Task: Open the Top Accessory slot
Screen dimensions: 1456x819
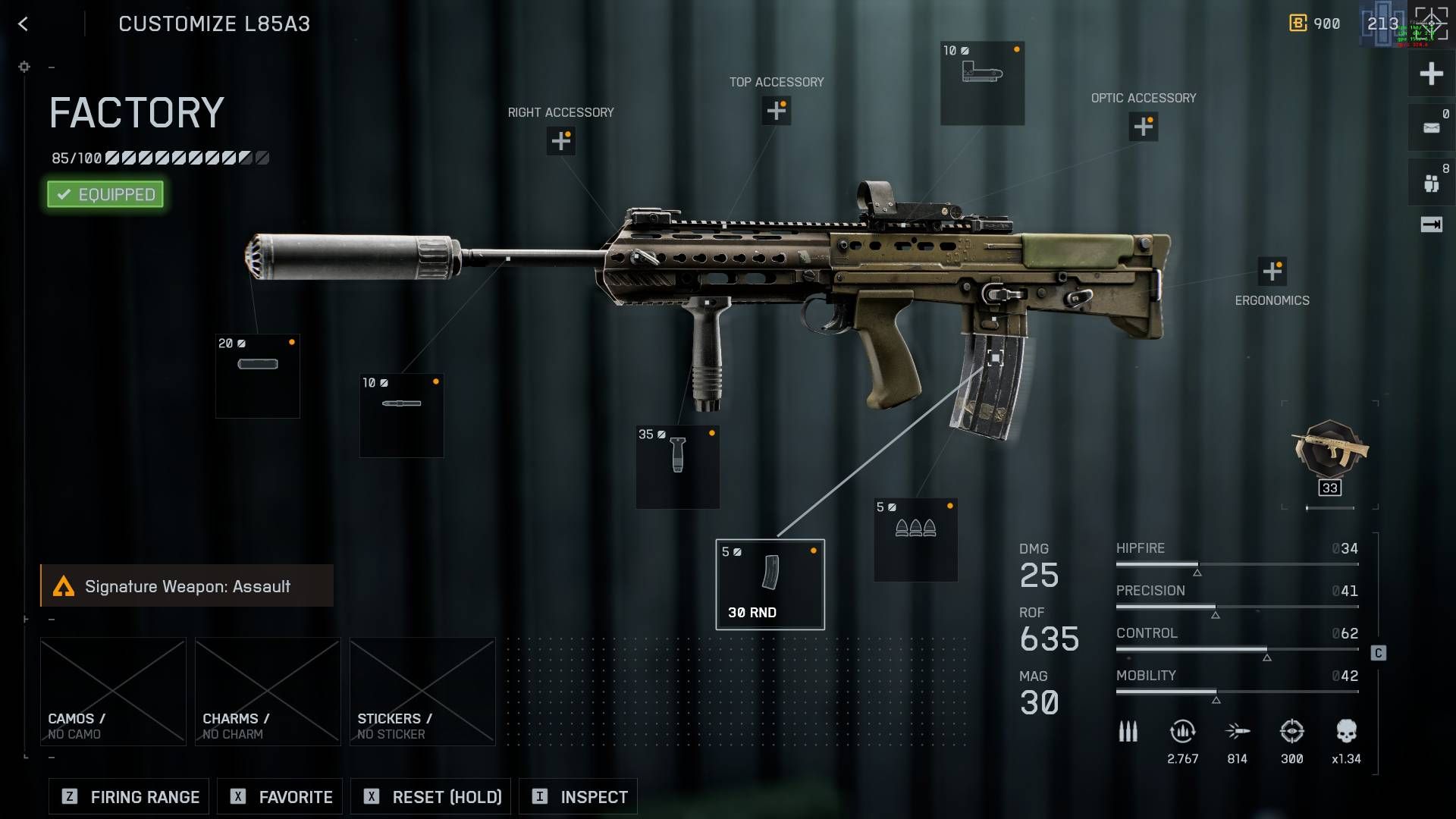Action: [x=776, y=111]
